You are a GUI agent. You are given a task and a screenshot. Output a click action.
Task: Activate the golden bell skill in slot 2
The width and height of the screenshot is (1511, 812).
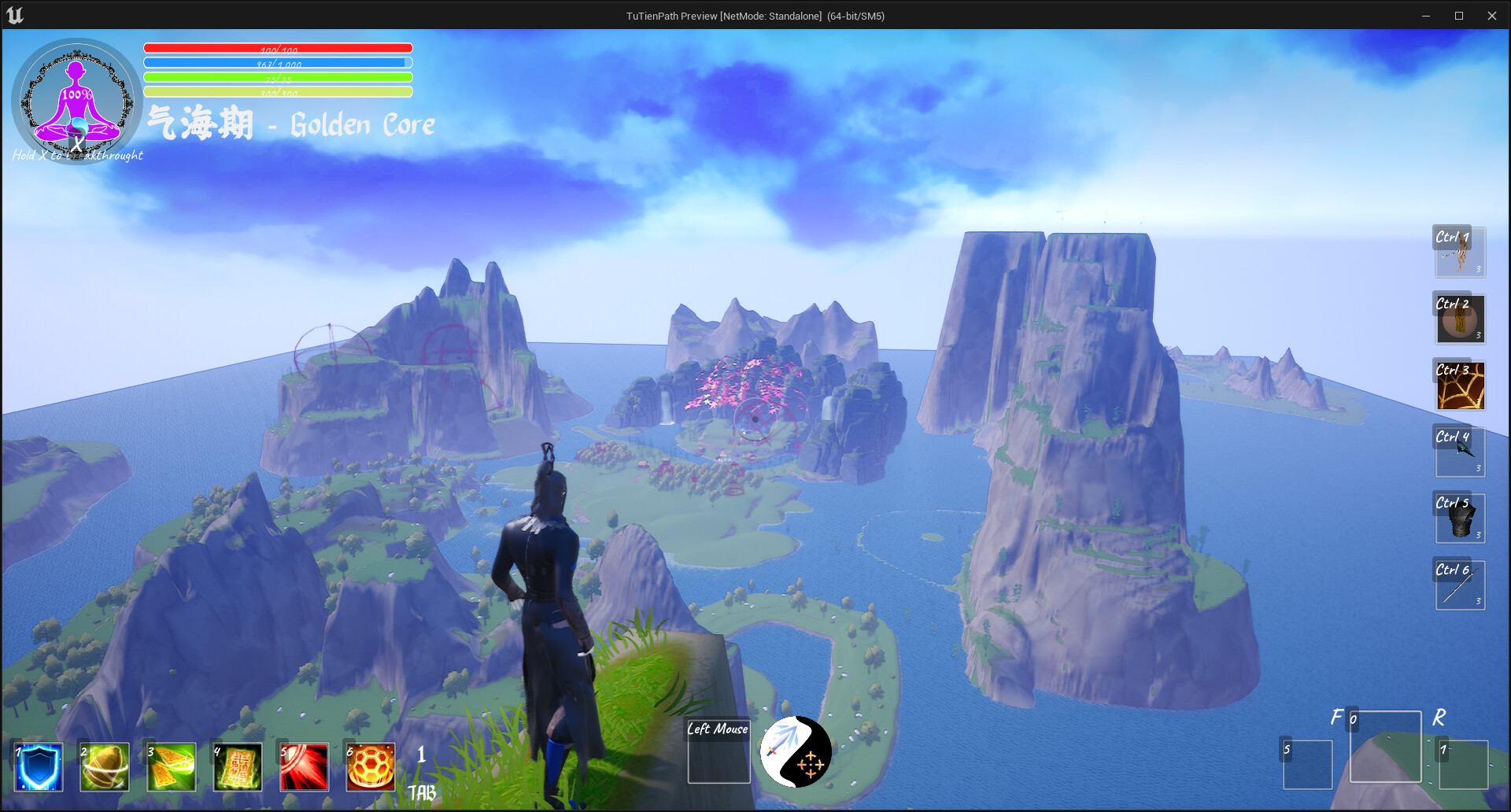click(x=104, y=767)
